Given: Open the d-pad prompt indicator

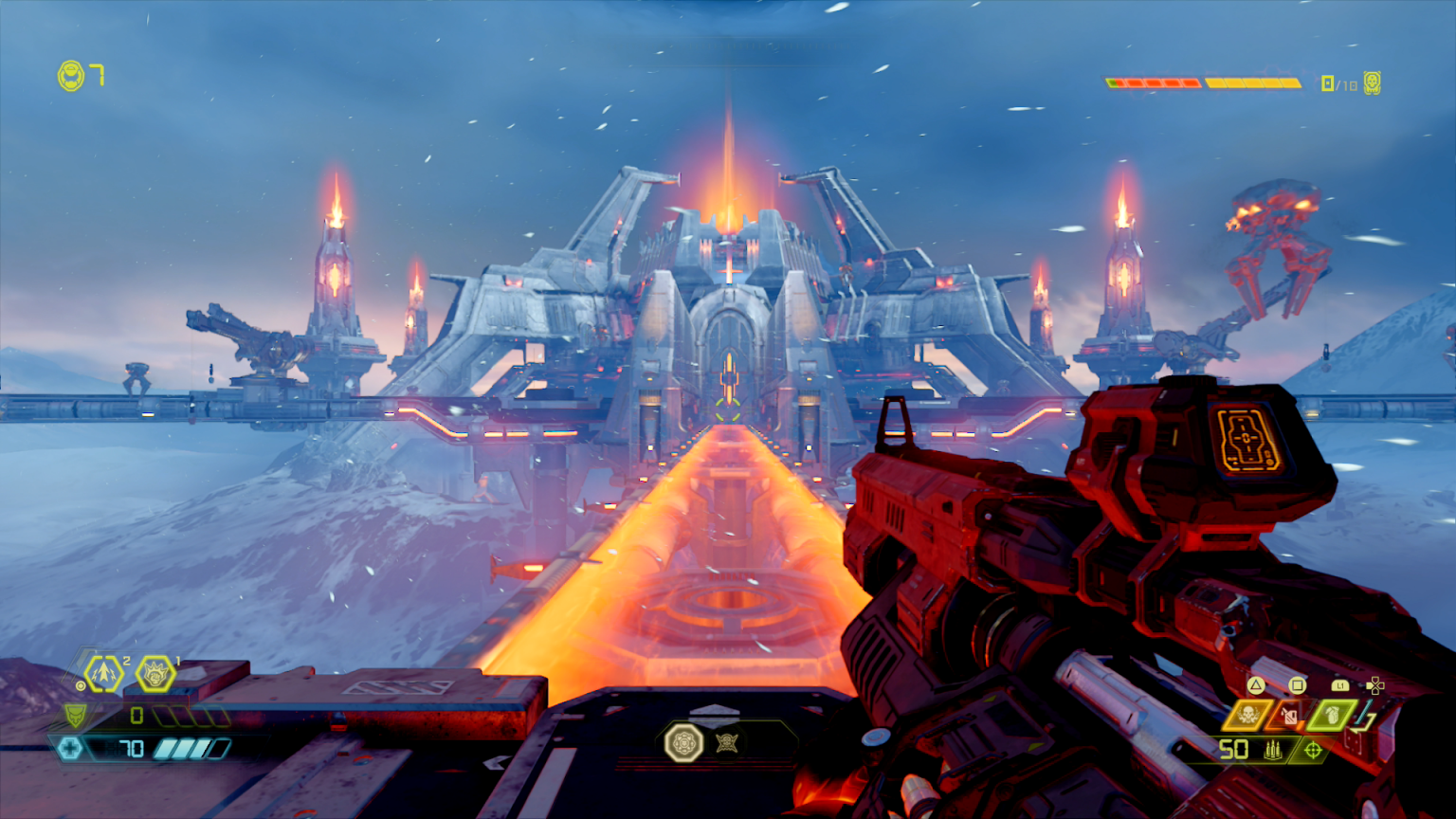Looking at the screenshot, I should [x=1374, y=684].
